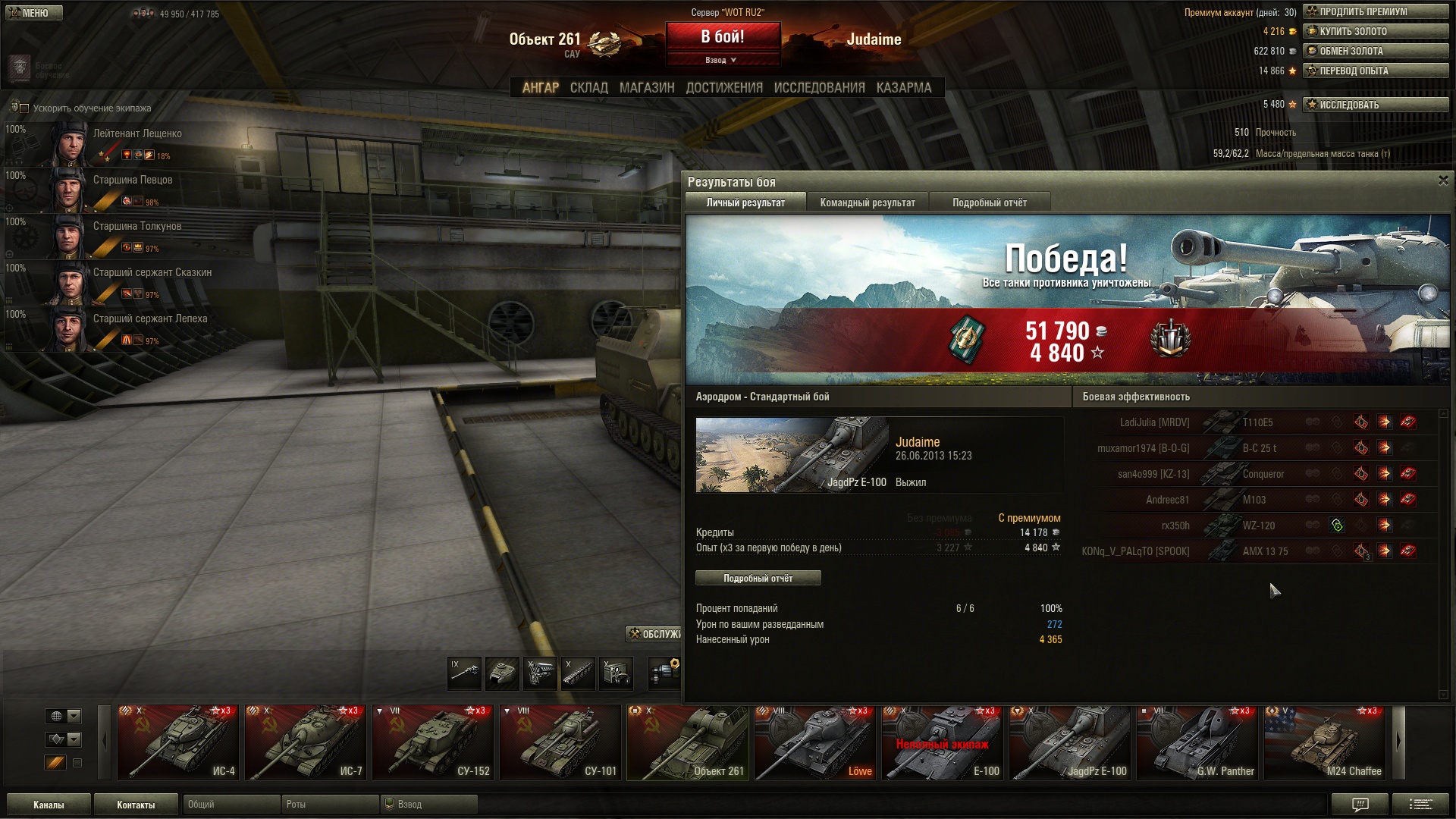This screenshot has width=1456, height=819.
Task: Open the Контакты list
Action: tap(136, 805)
